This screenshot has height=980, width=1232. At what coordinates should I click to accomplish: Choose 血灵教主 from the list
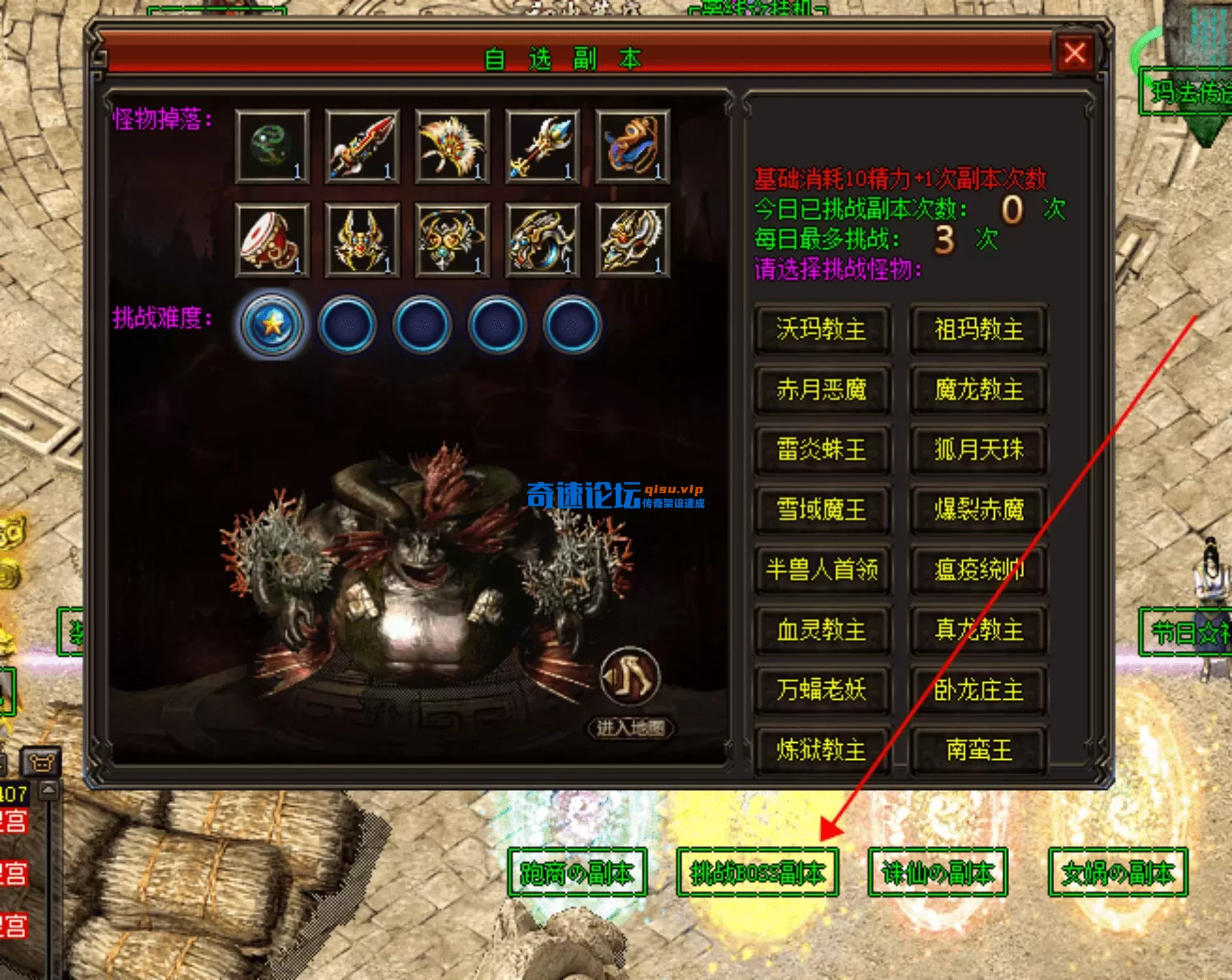point(822,630)
